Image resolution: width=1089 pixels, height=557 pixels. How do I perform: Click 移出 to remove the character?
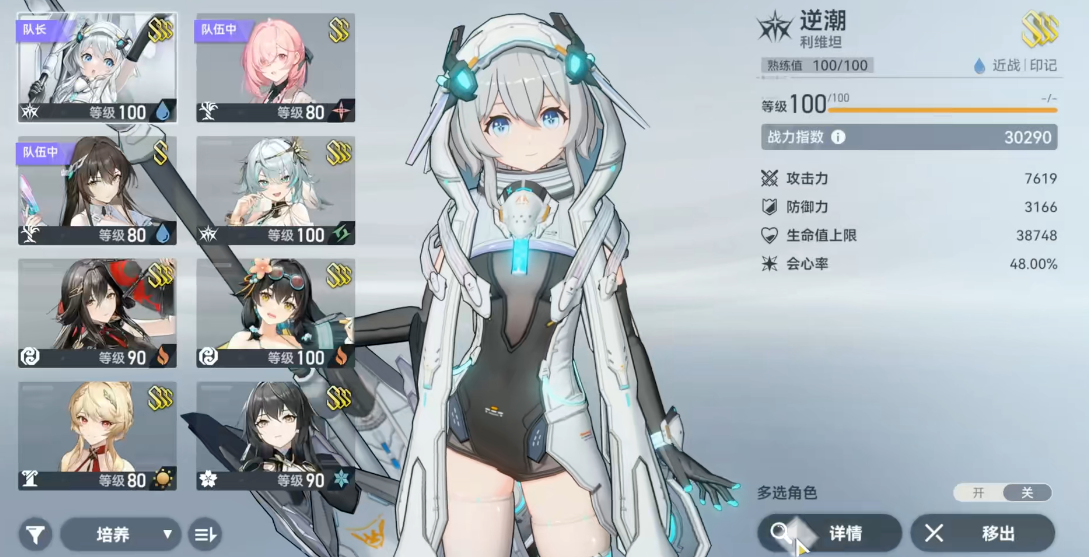pos(982,533)
